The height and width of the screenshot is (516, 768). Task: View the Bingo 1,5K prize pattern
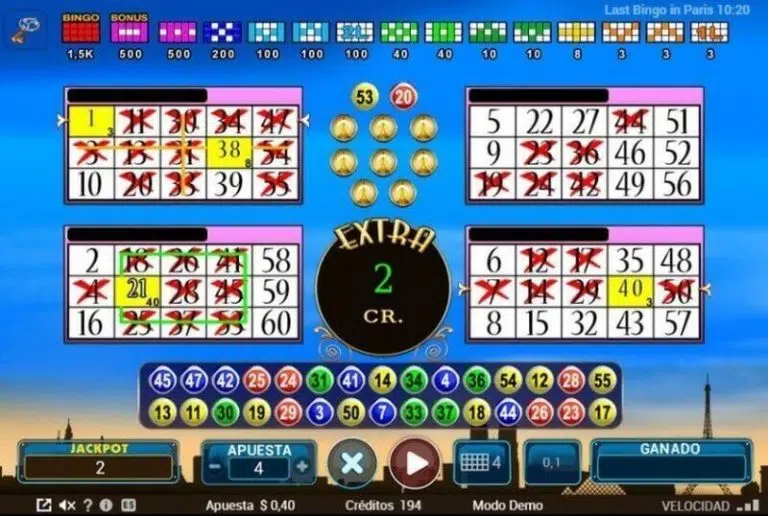click(x=81, y=33)
